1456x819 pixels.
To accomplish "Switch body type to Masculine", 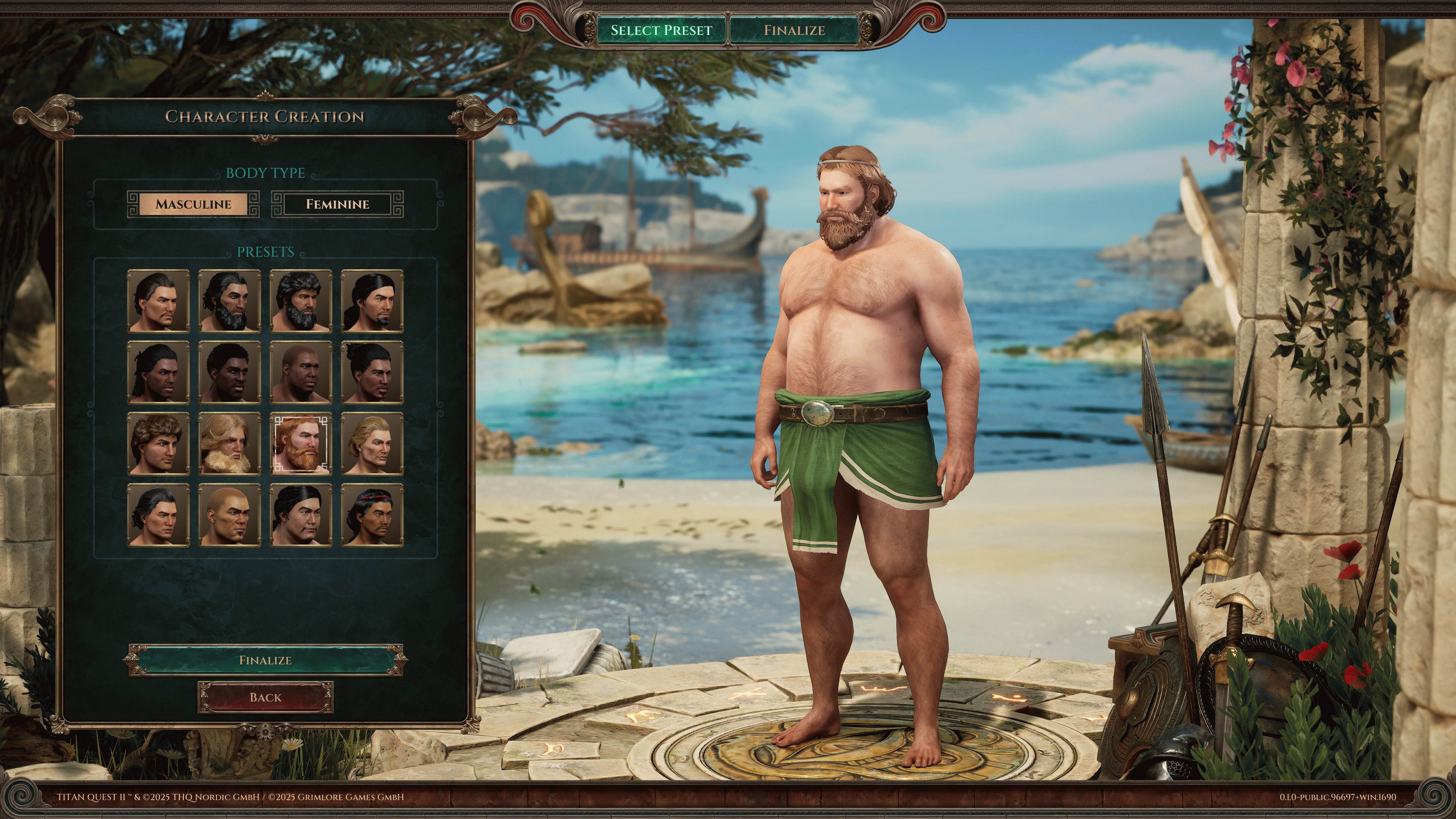I will 193,204.
